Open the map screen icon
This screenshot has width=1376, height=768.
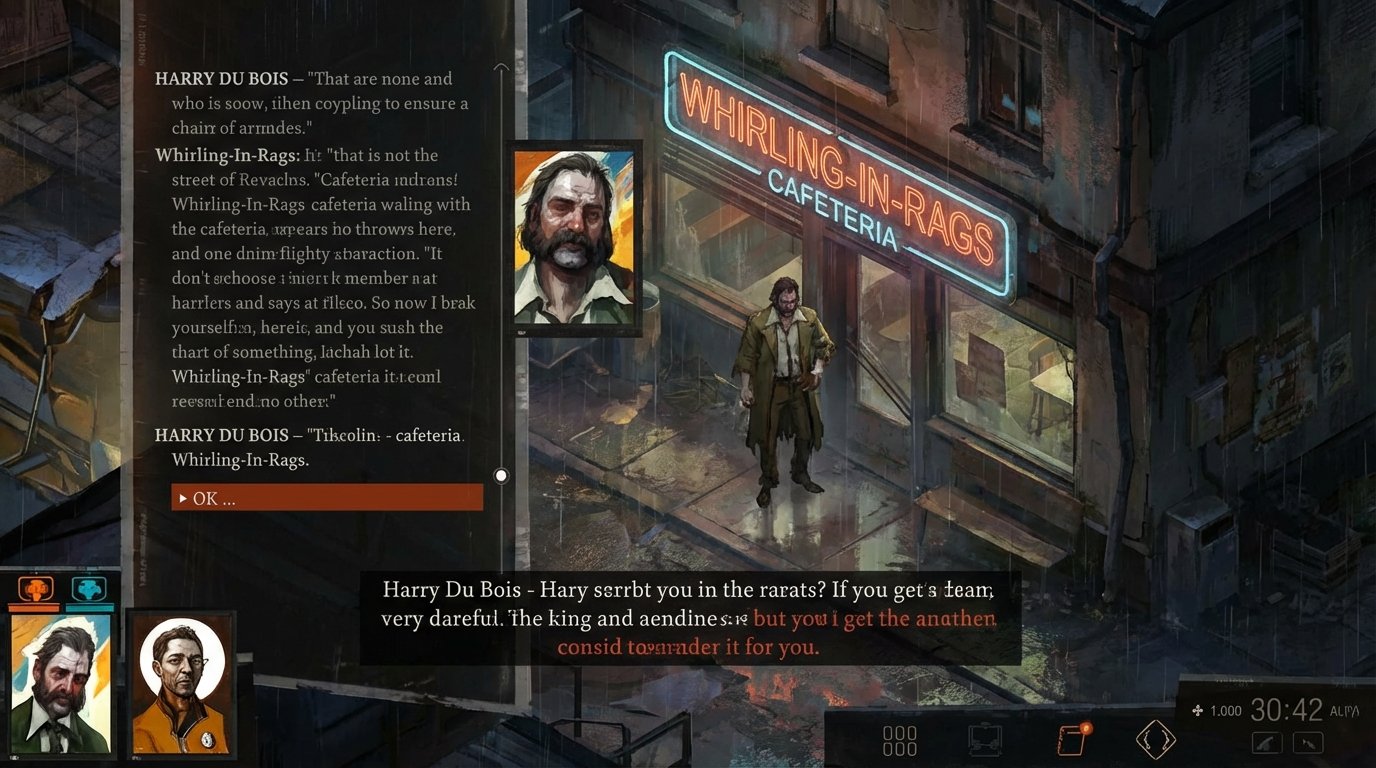(983, 738)
